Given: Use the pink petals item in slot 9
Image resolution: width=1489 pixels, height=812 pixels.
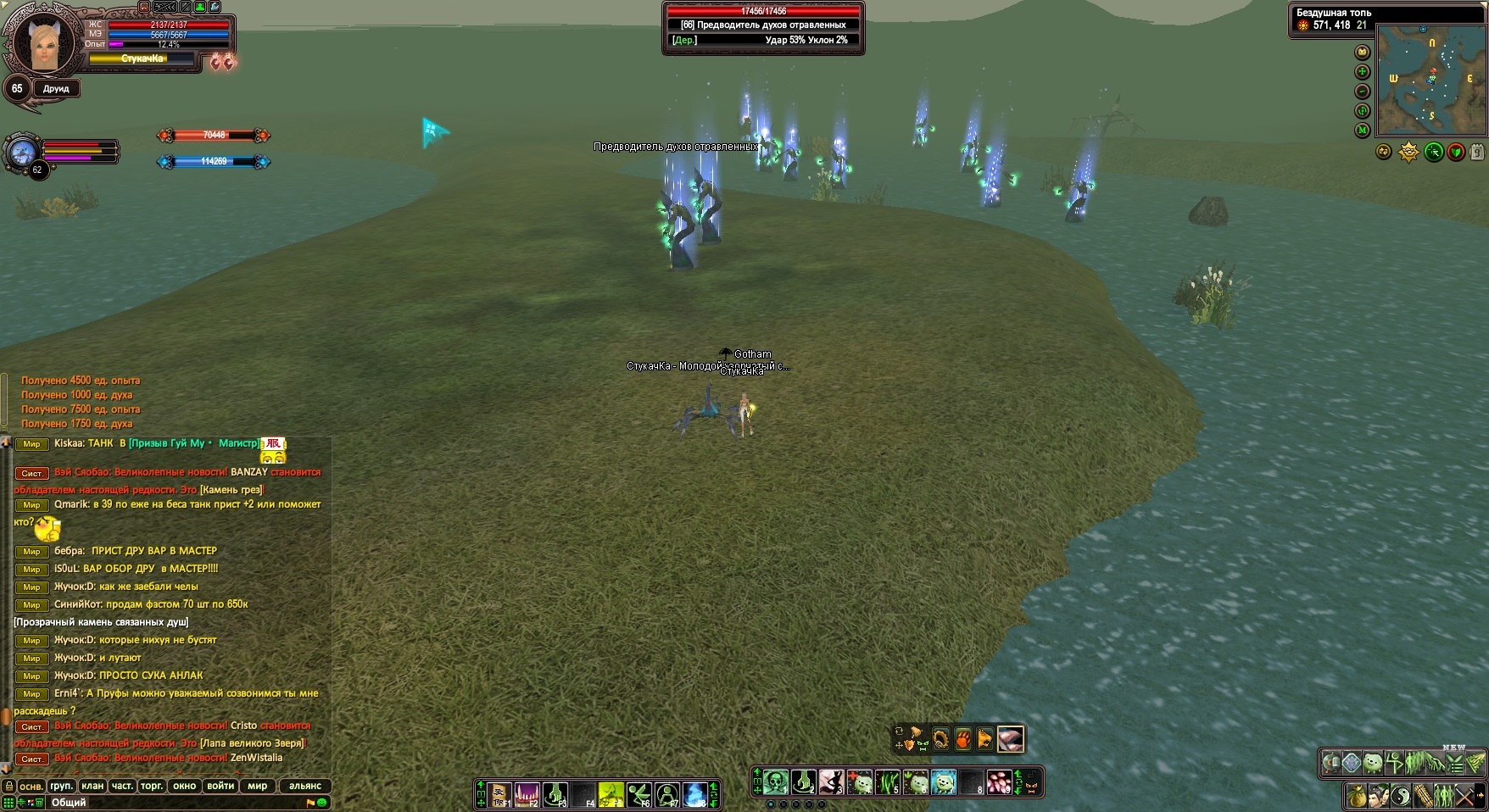Looking at the screenshot, I should 999,781.
